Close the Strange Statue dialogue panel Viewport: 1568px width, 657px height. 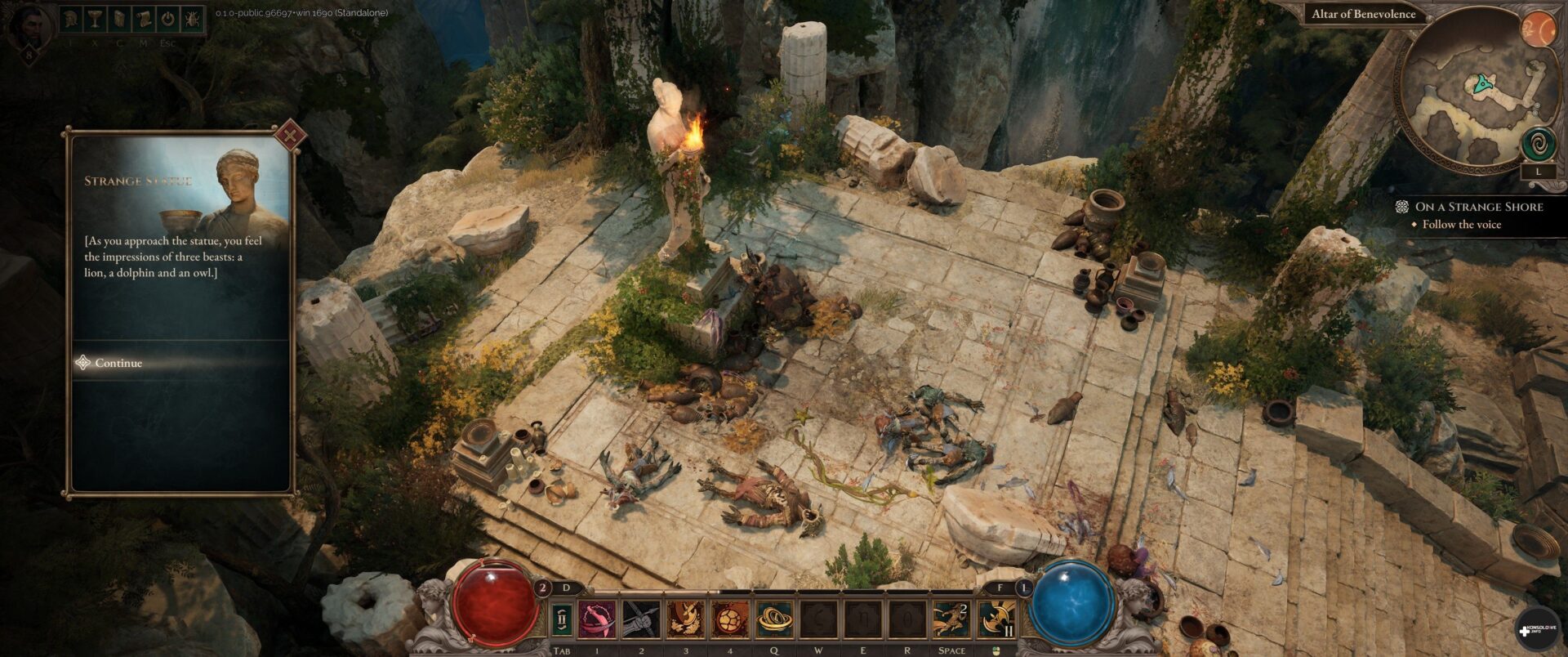coord(288,136)
